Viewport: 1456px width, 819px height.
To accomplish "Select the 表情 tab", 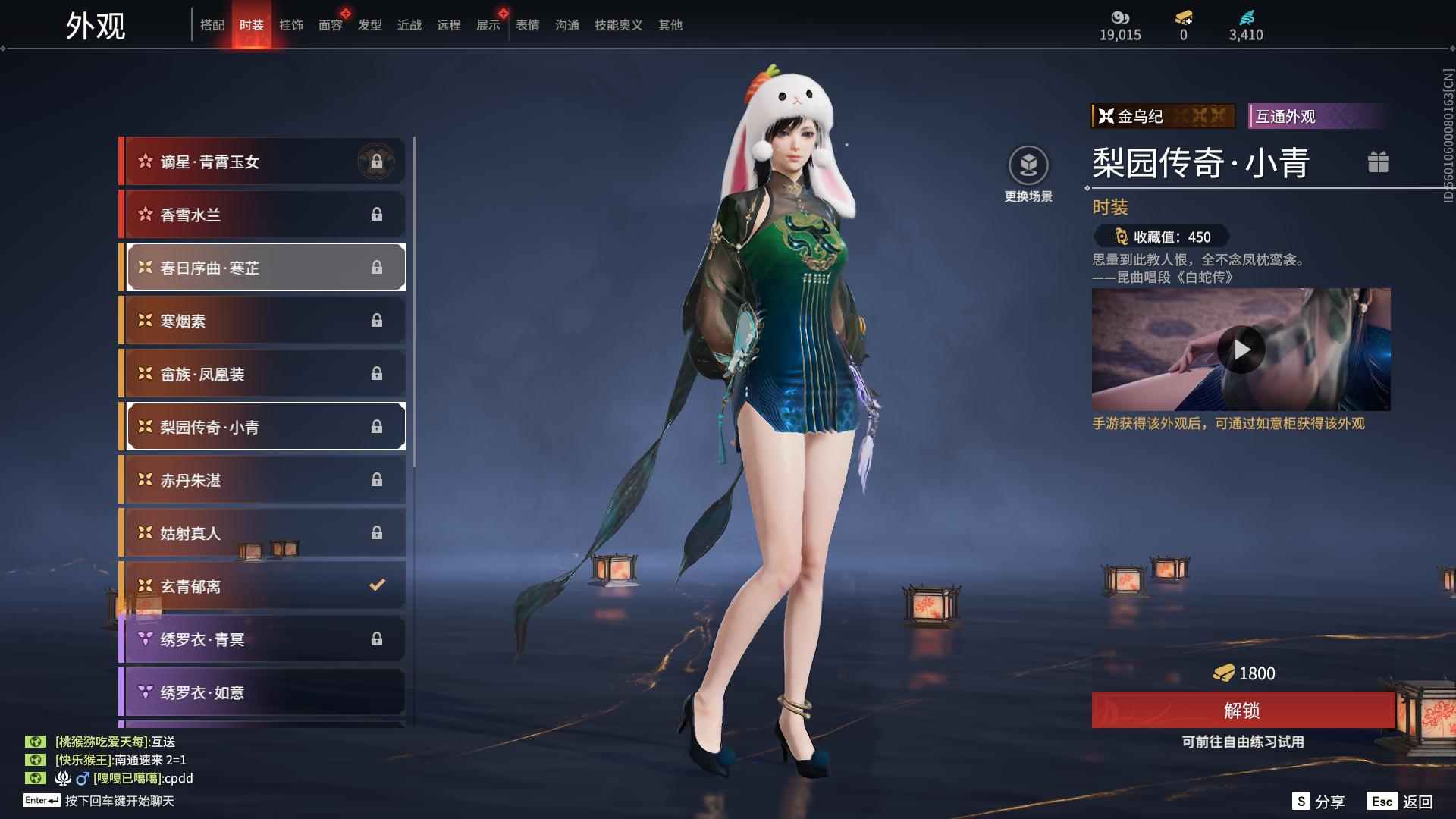I will coord(526,25).
